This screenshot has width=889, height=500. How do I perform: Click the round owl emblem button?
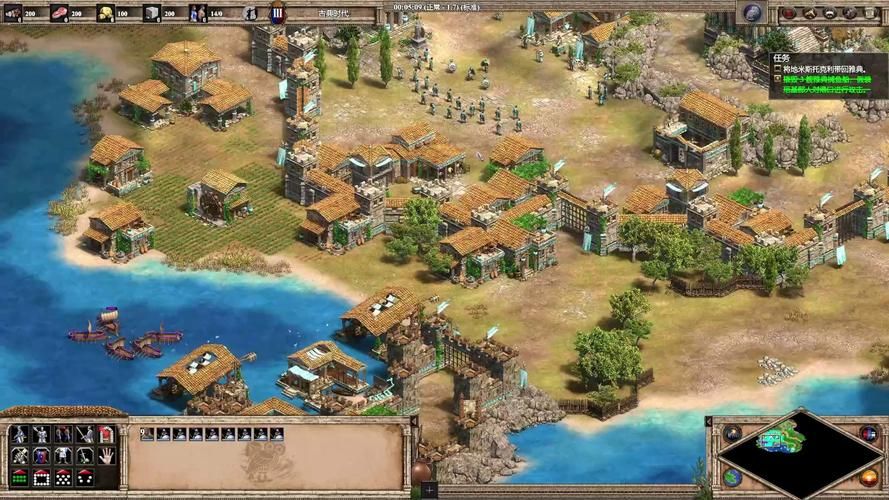[754, 13]
